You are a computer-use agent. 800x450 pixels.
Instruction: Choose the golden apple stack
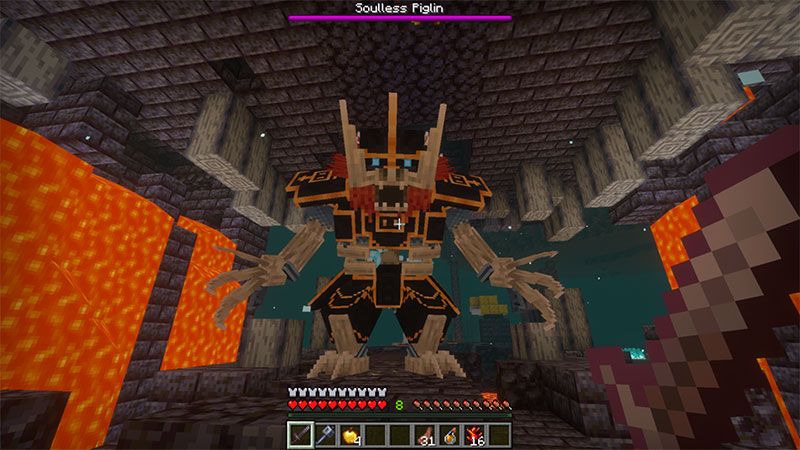tap(350, 434)
